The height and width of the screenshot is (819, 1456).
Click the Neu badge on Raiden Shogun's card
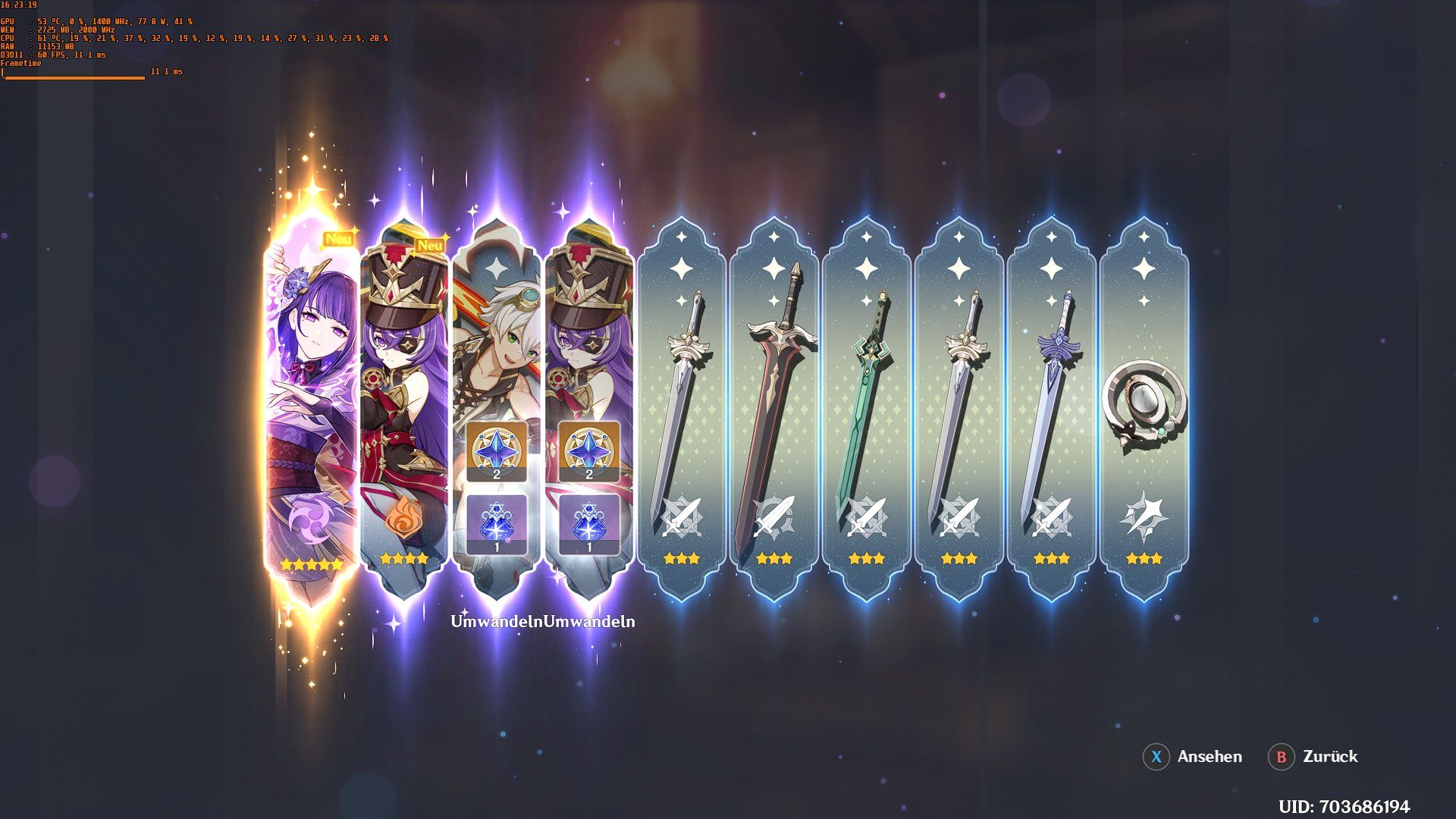pyautogui.click(x=338, y=240)
